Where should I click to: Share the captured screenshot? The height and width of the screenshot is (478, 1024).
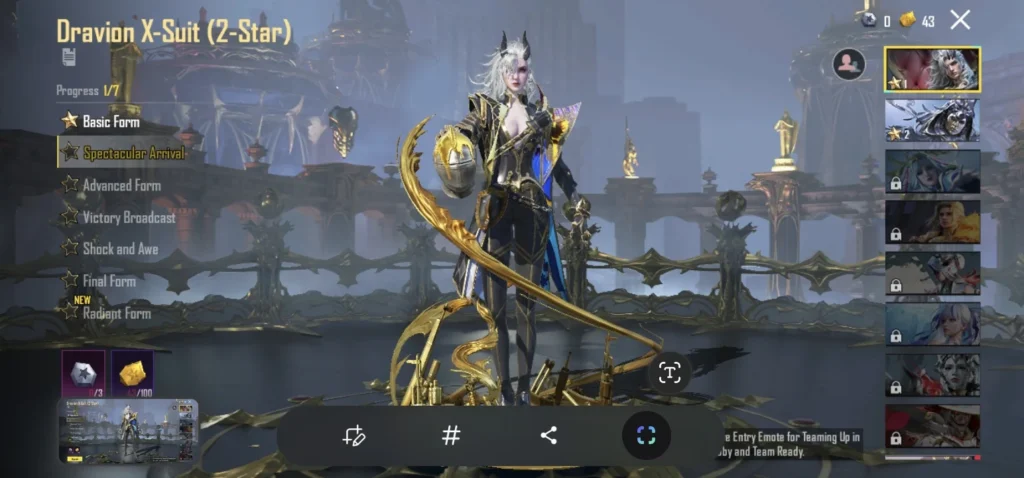[548, 435]
